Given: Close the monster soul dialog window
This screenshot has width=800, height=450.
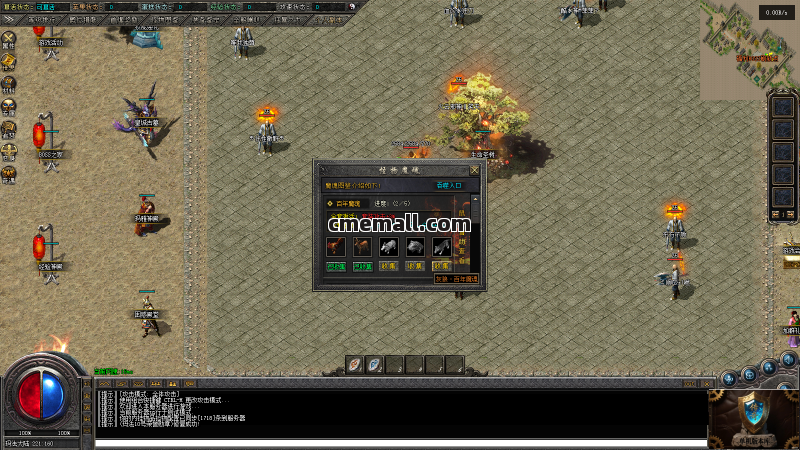Looking at the screenshot, I should click(475, 170).
